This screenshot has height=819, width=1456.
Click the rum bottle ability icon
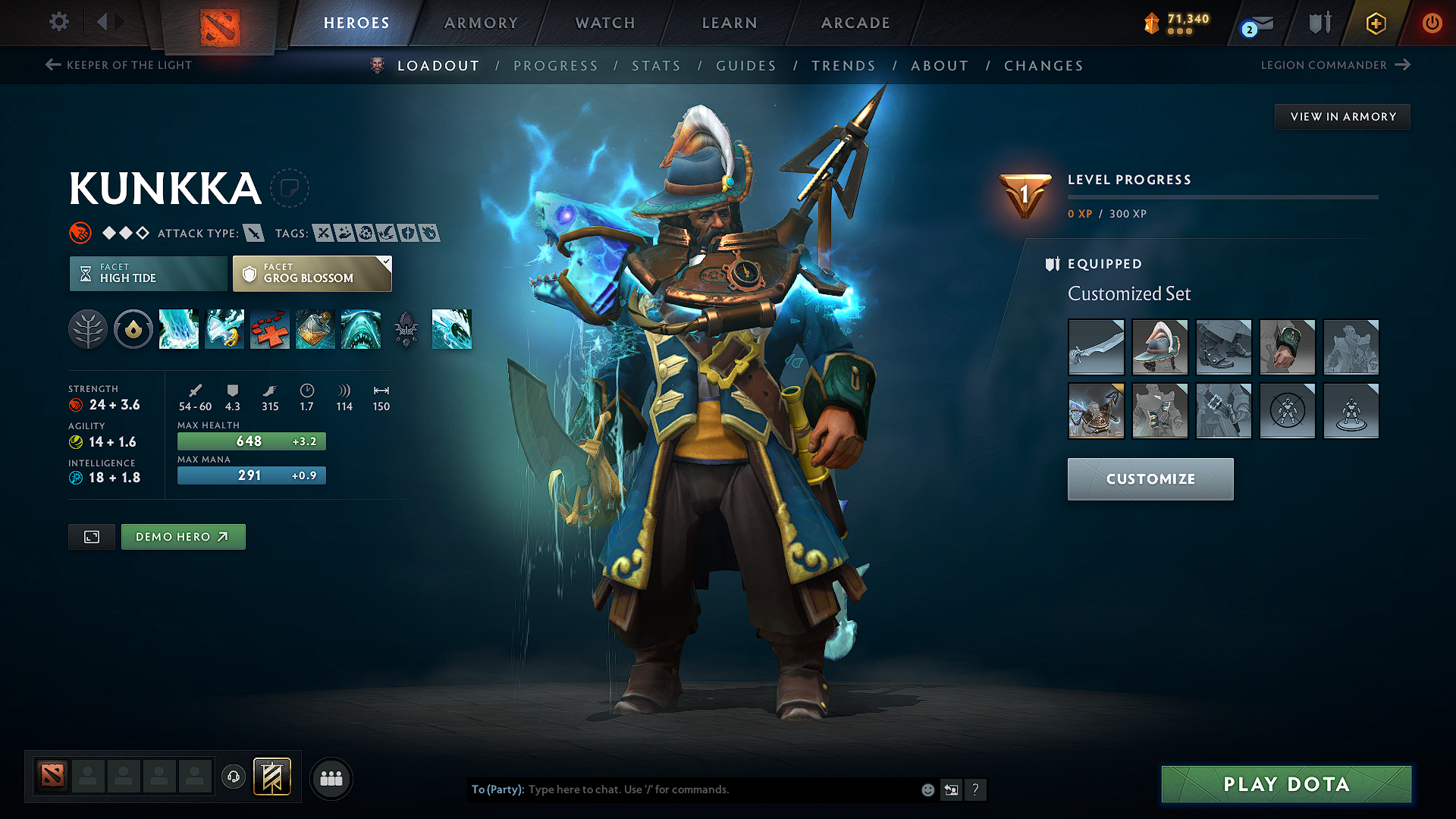[315, 329]
